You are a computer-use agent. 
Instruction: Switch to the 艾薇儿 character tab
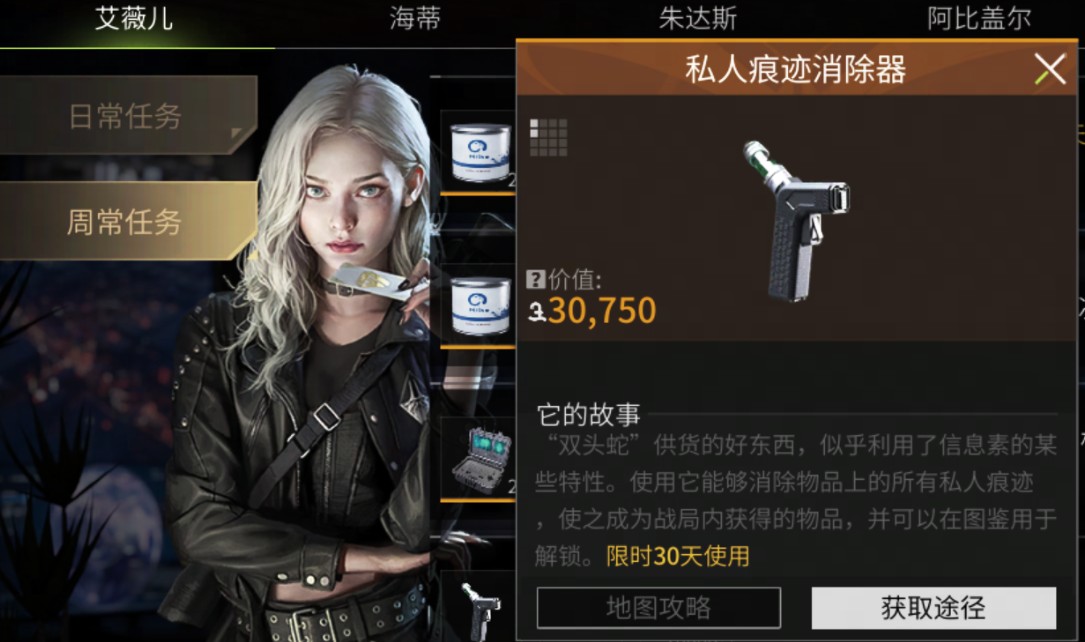133,18
